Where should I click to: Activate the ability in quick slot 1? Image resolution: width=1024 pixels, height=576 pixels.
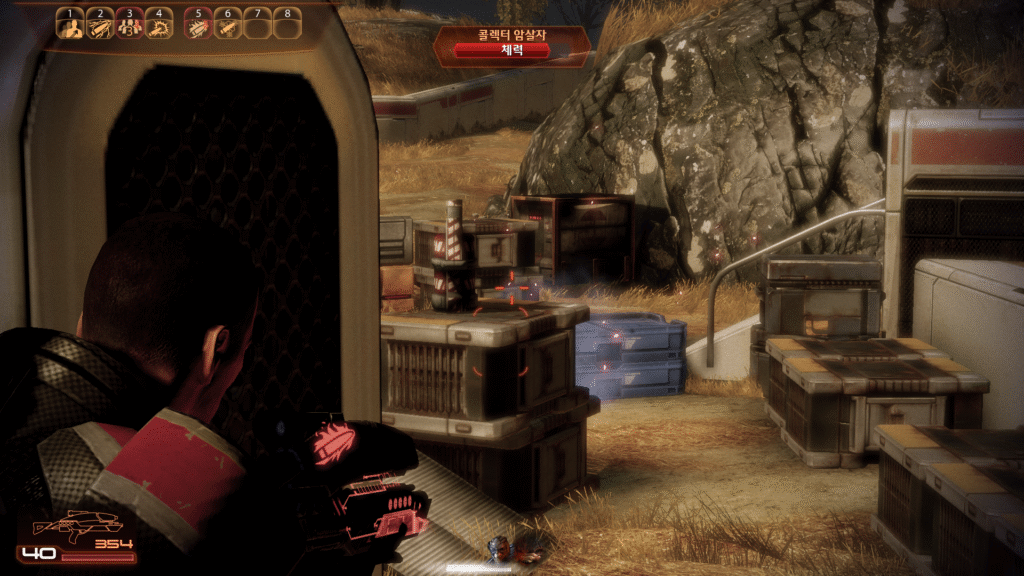tap(70, 26)
